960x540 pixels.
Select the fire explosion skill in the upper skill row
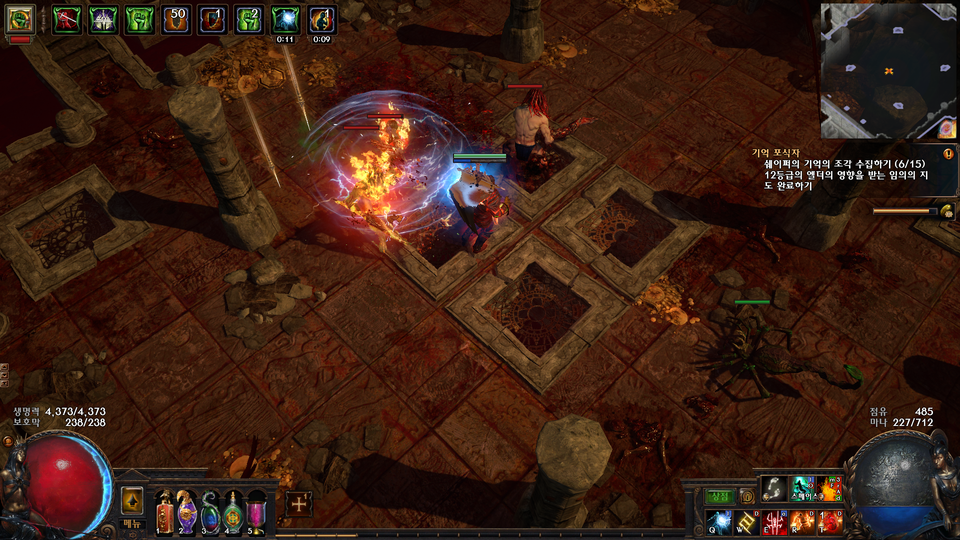830,489
